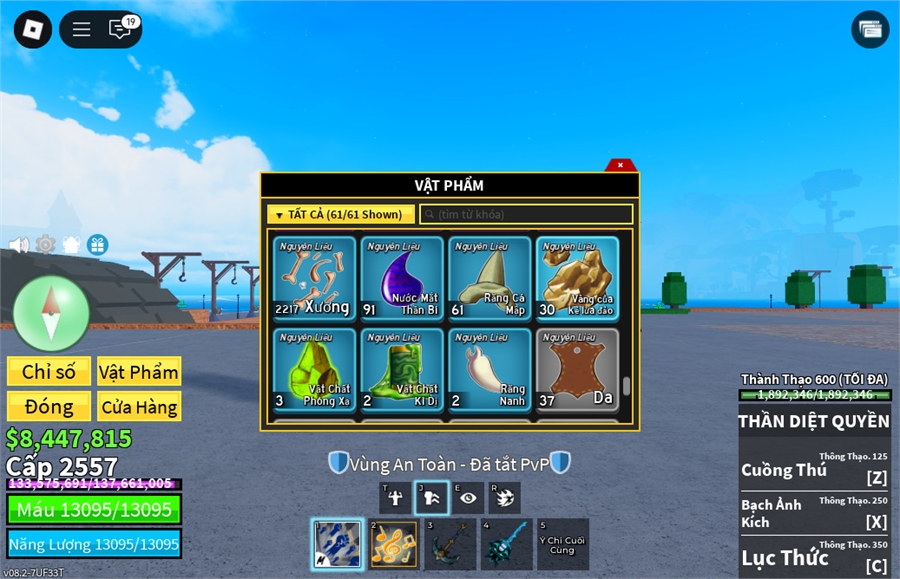Screen dimensions: 900x579
Task: Select the Da leather item slot
Action: click(577, 369)
